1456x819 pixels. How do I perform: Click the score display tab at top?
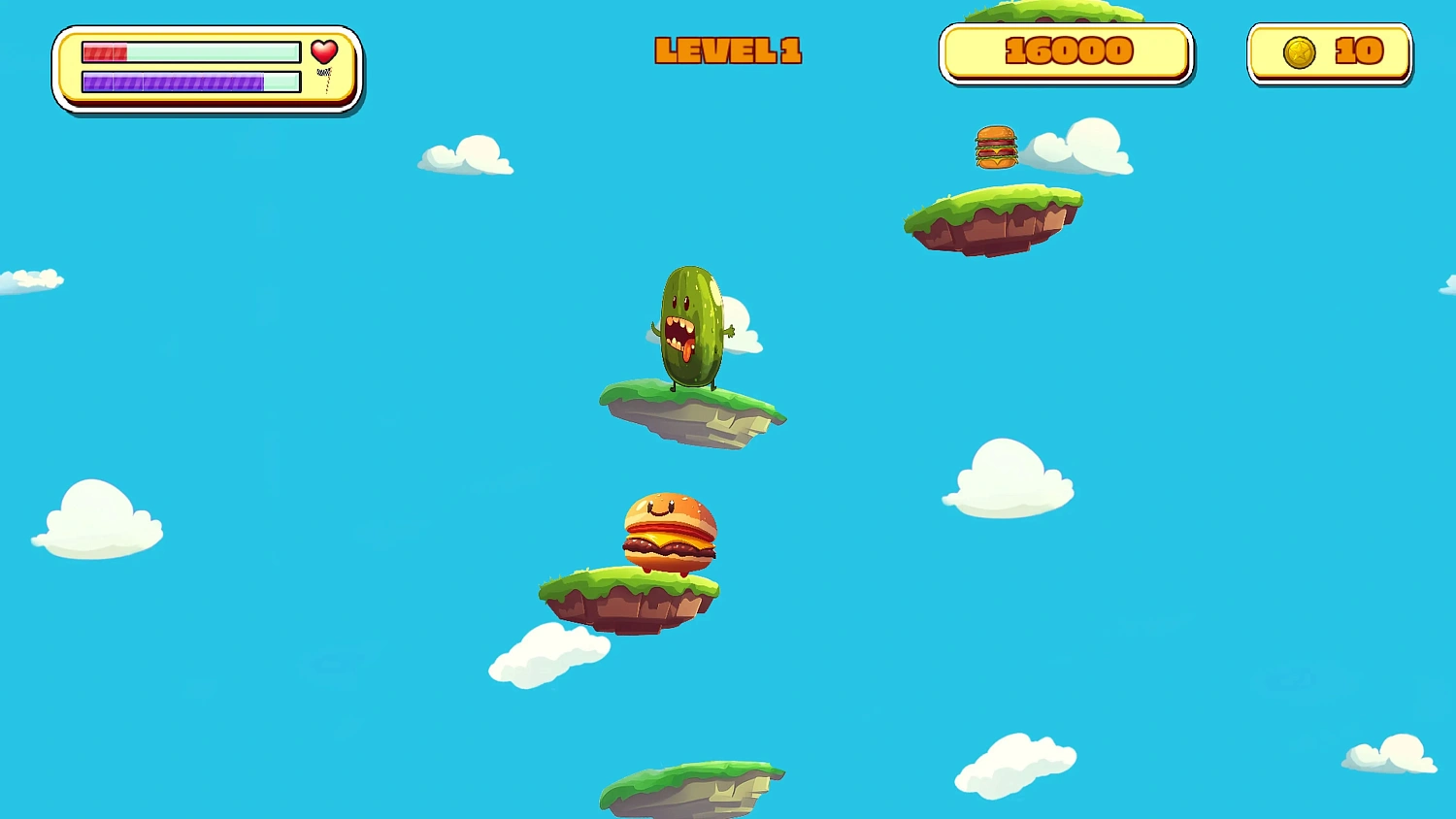(1065, 51)
